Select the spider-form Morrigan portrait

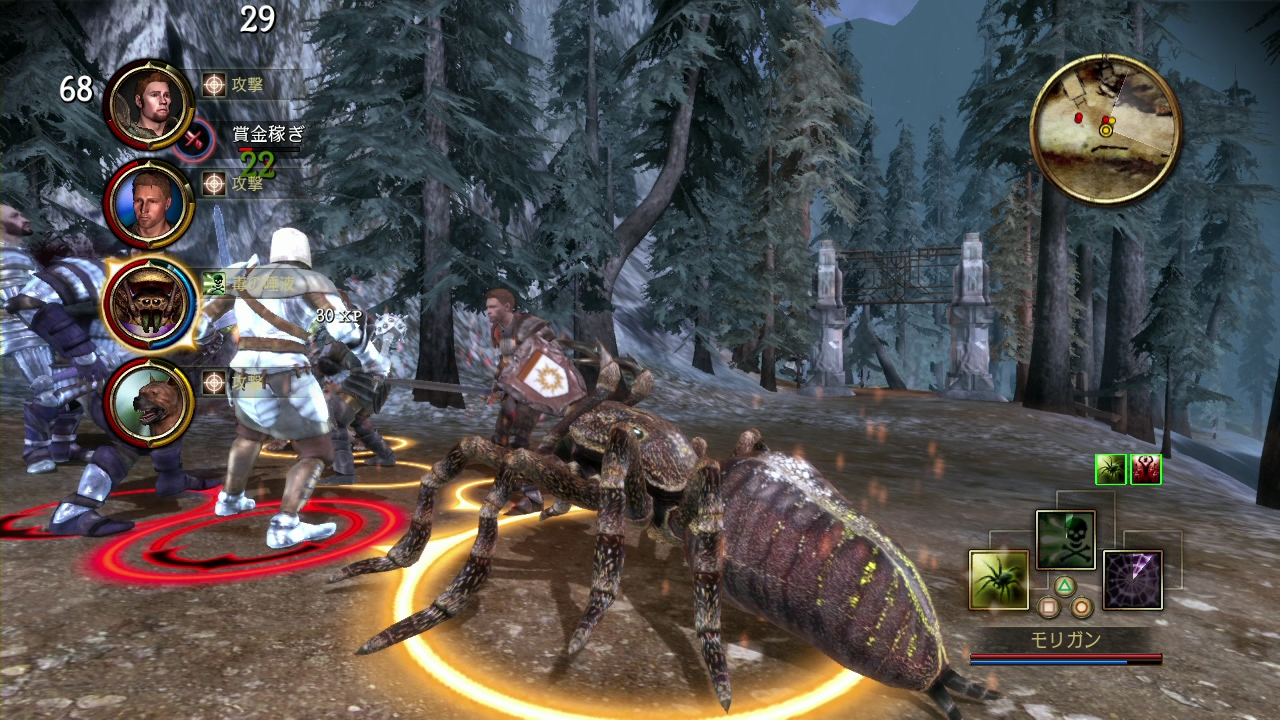(x=148, y=303)
